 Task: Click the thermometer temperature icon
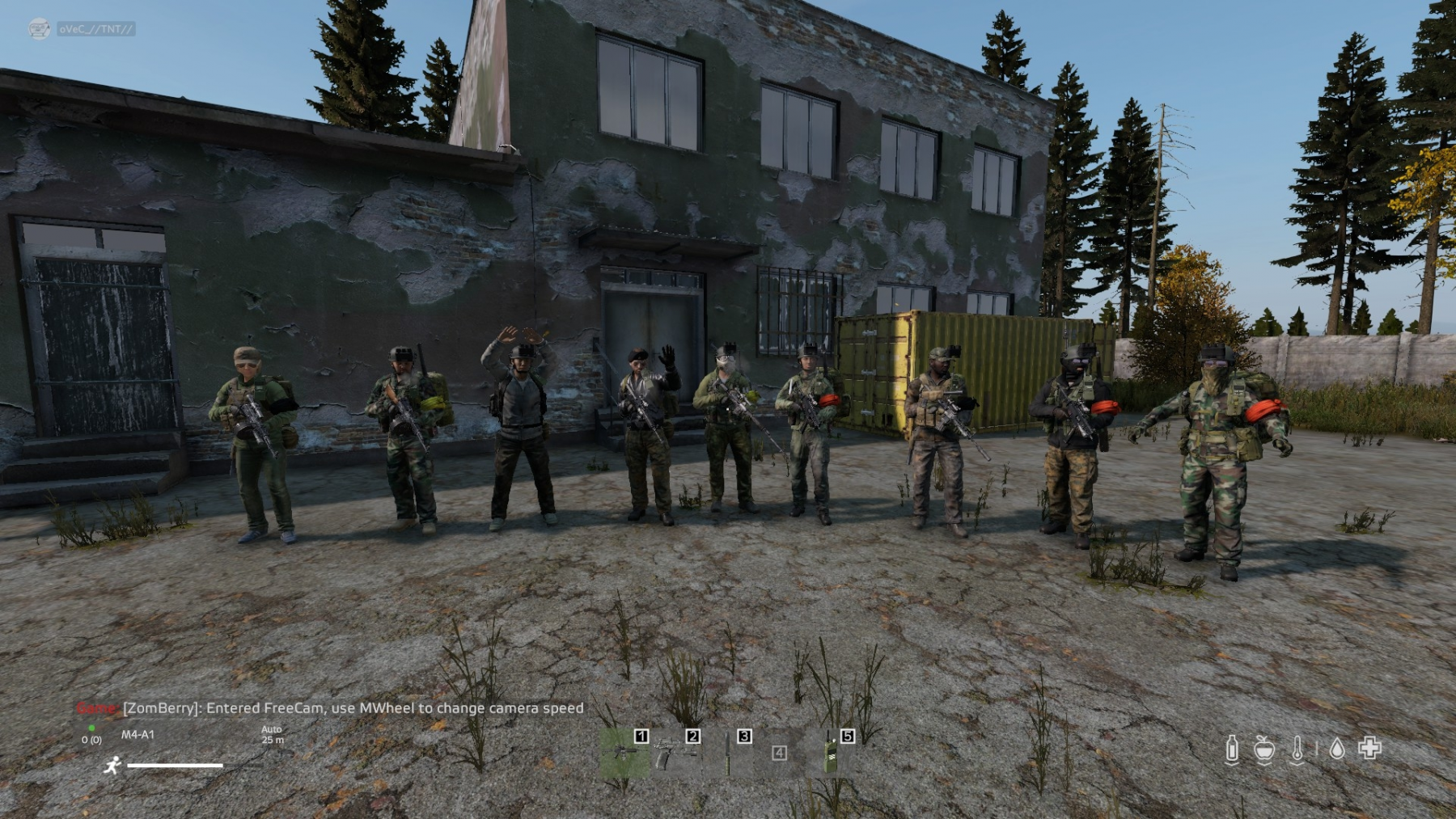tap(1297, 749)
